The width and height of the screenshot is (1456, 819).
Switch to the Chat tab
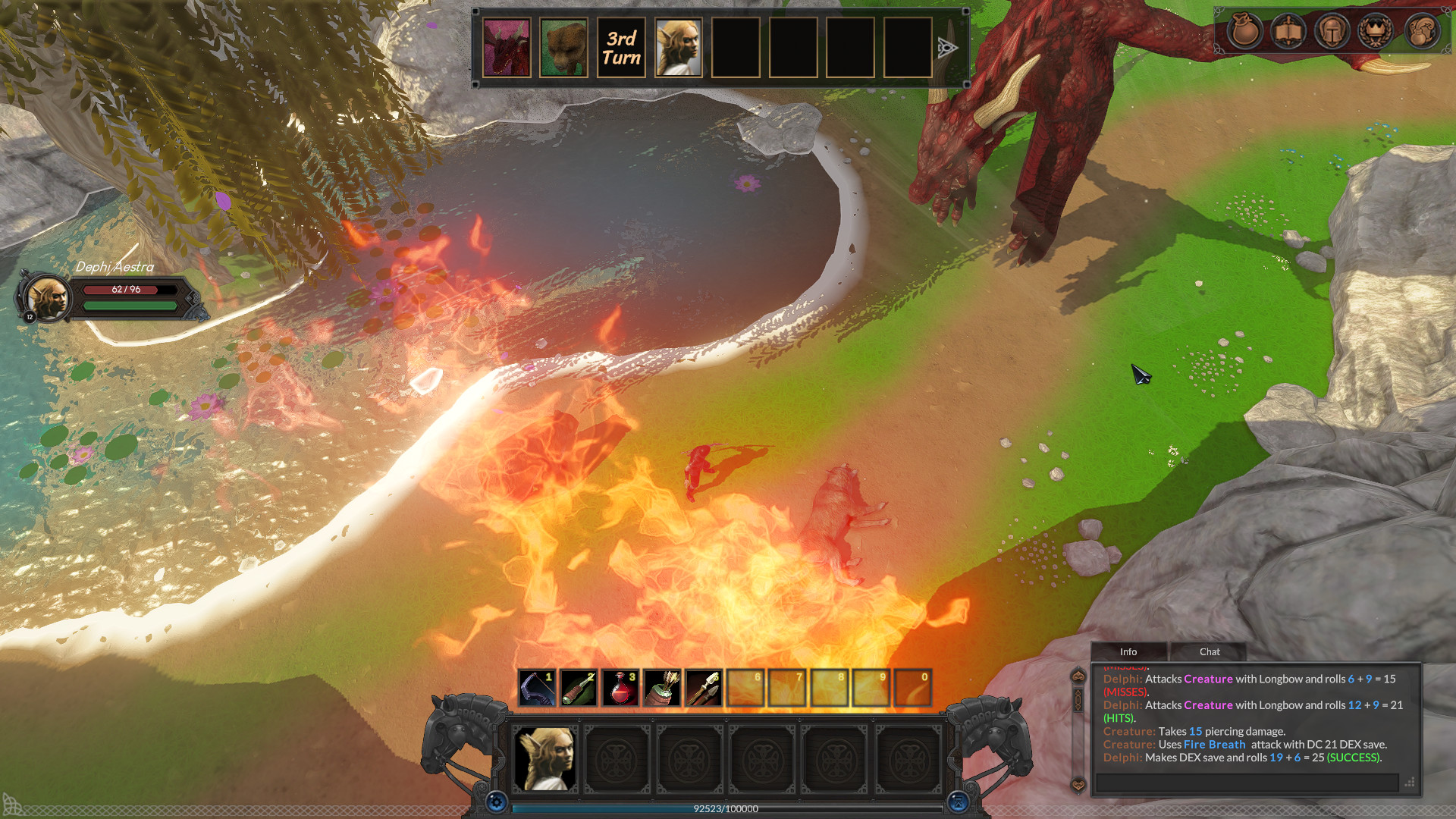1209,651
